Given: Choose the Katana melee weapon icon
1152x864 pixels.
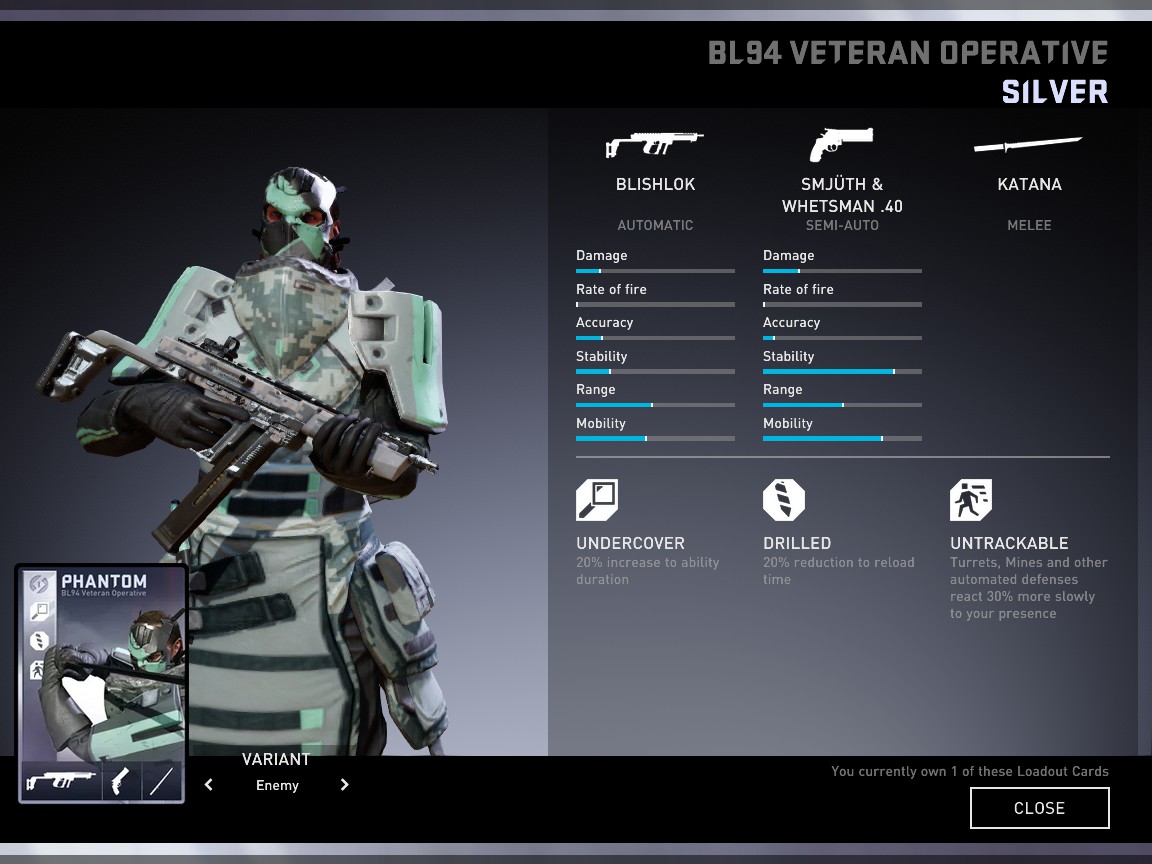Looking at the screenshot, I should tap(1028, 146).
